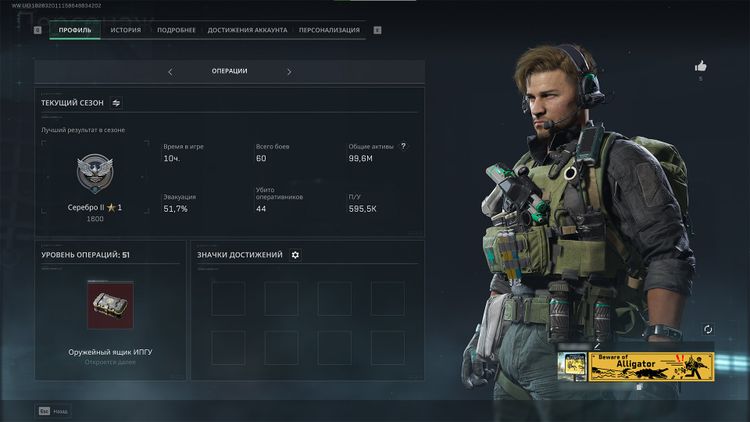The width and height of the screenshot is (750, 422).
Task: Click the left arrow beside ОПЕРАЦИИ
Action: point(170,72)
